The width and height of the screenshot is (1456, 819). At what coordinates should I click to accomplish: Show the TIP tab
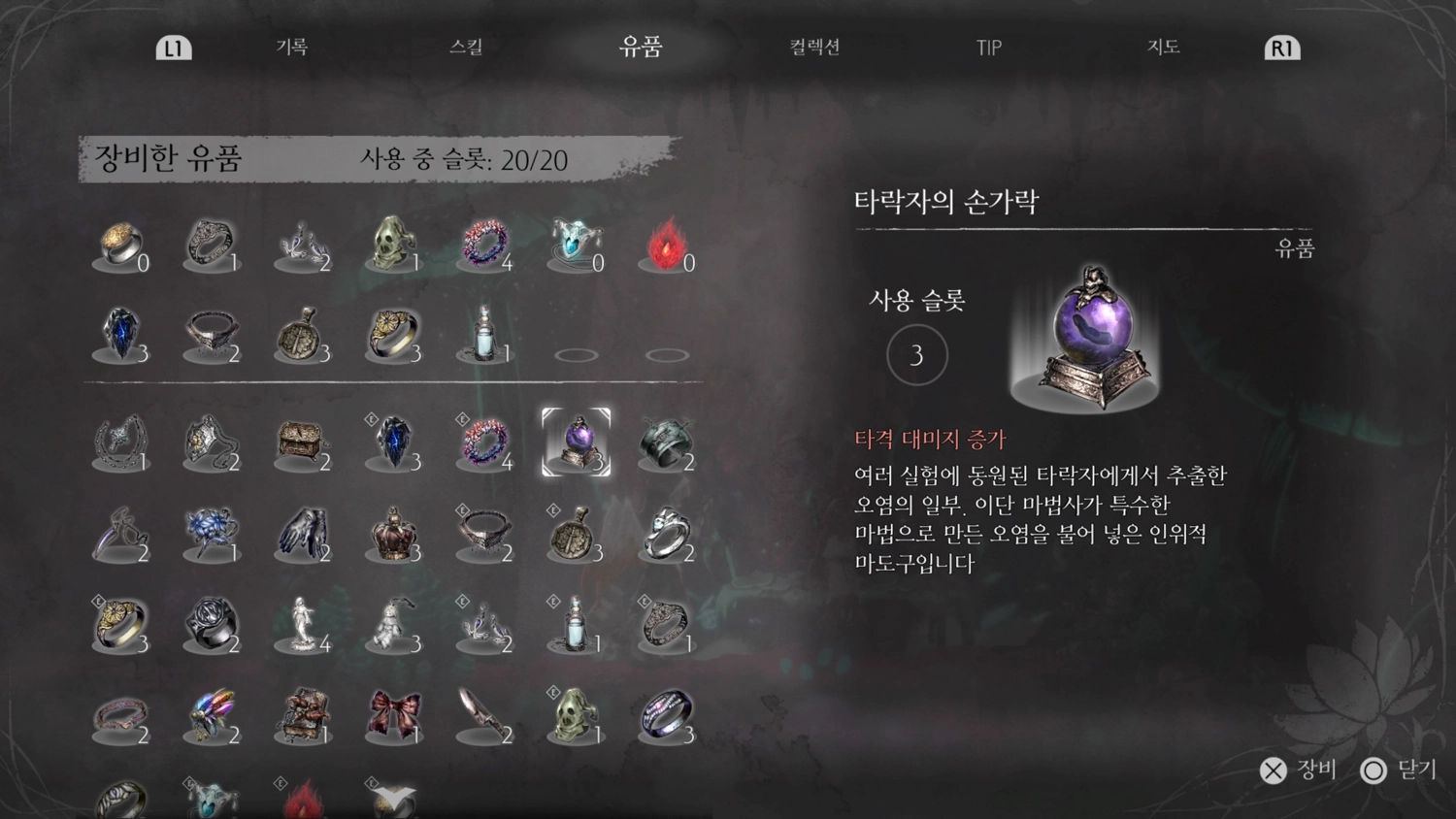pos(988,48)
